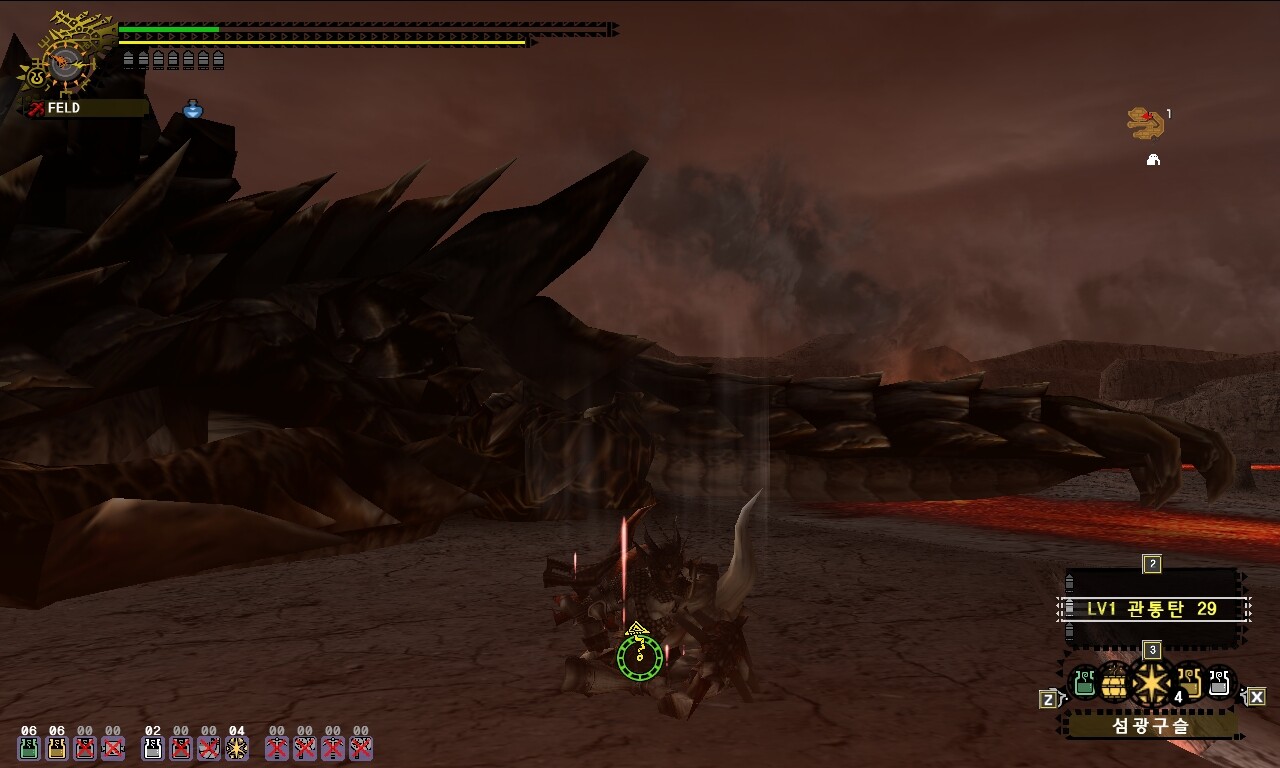Use the white potion shortcut showing 02
This screenshot has width=1280, height=768.
[x=153, y=747]
